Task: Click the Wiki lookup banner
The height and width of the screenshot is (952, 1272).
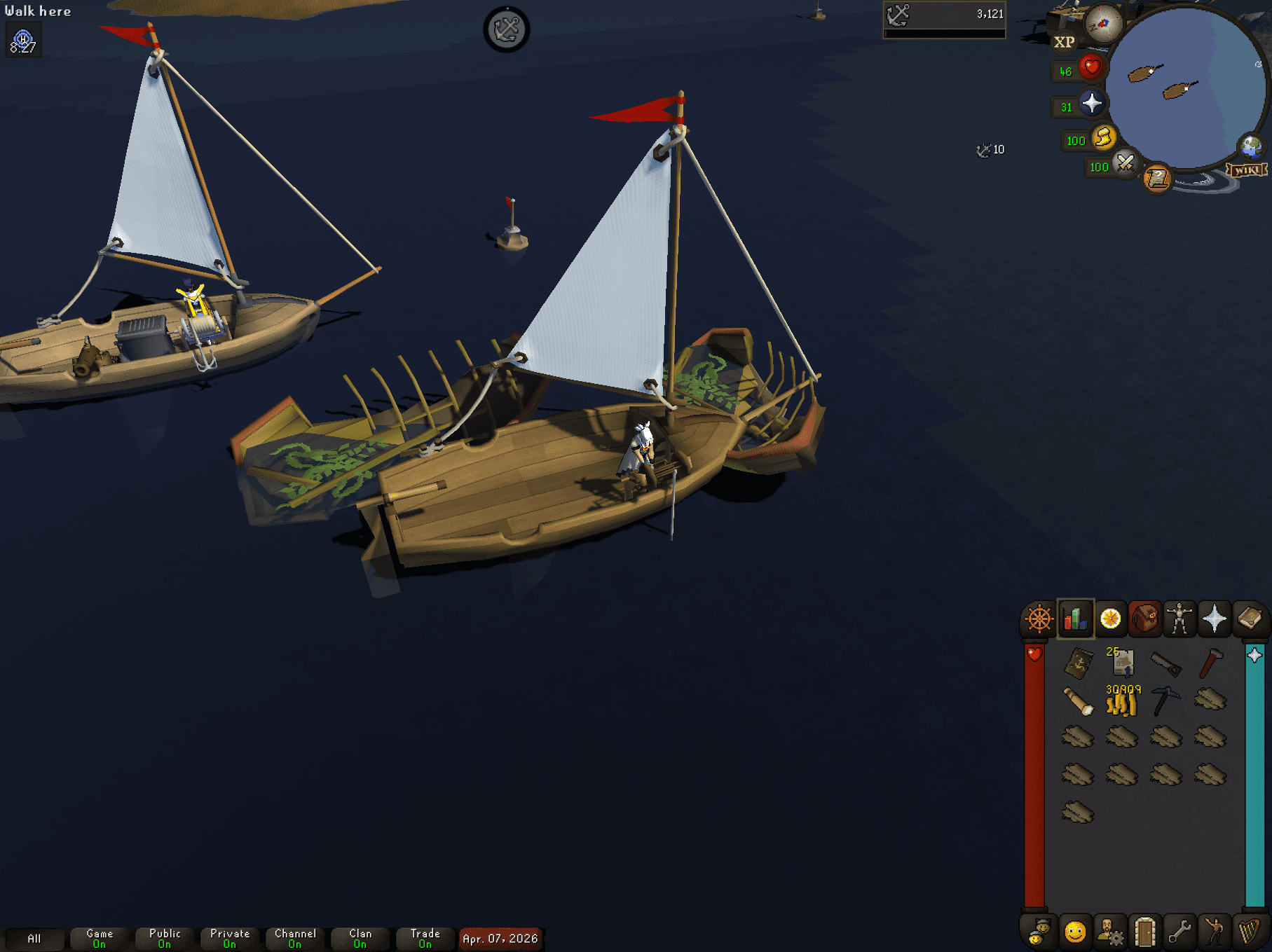Action: [1248, 168]
